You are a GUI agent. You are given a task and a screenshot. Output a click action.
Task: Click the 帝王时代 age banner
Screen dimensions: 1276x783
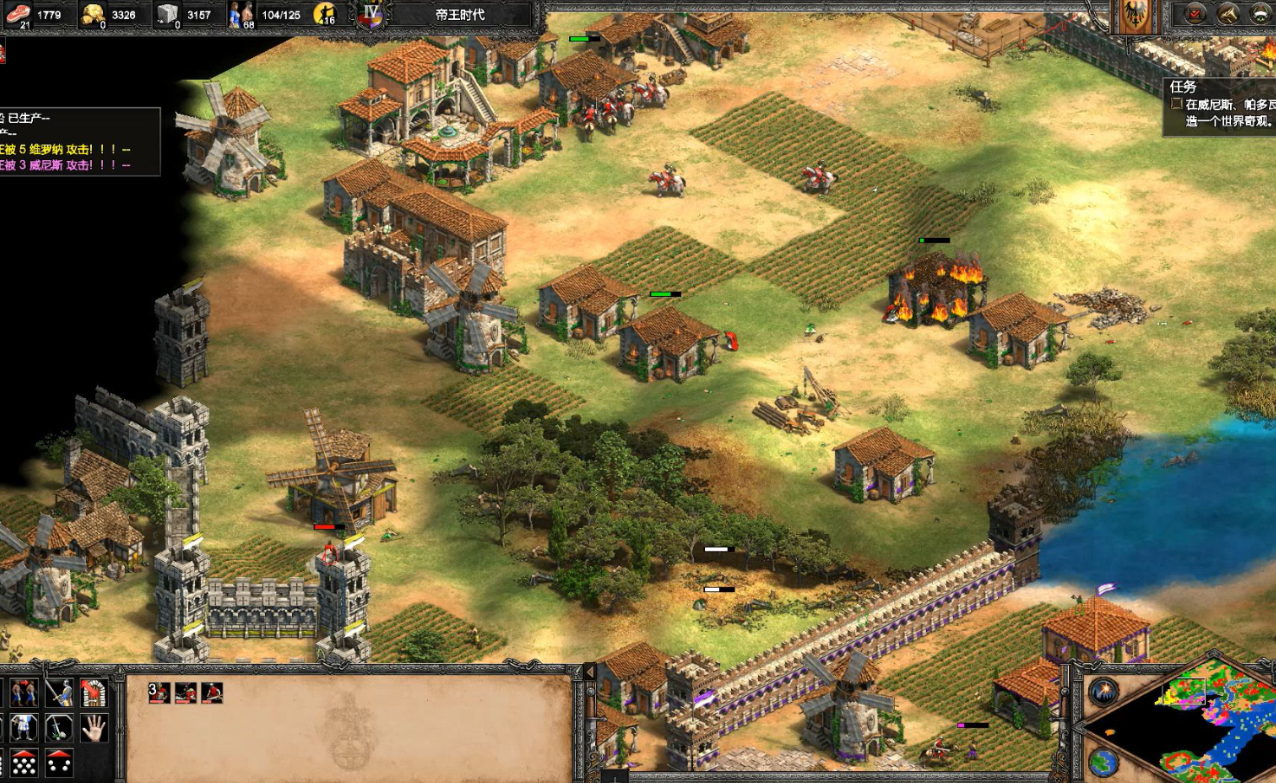[x=460, y=15]
